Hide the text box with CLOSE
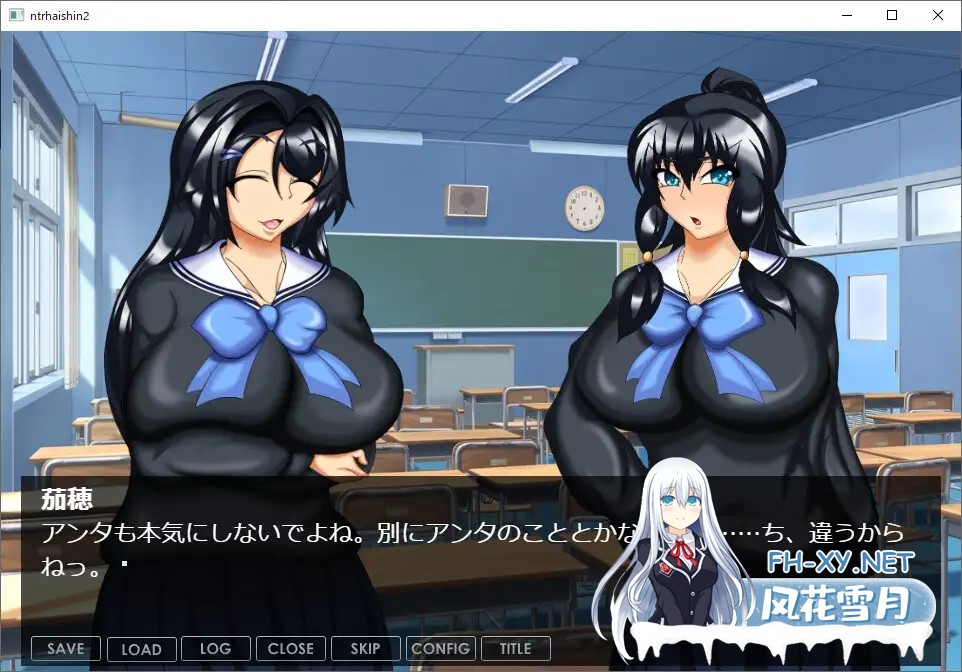The height and width of the screenshot is (672, 962). click(290, 648)
